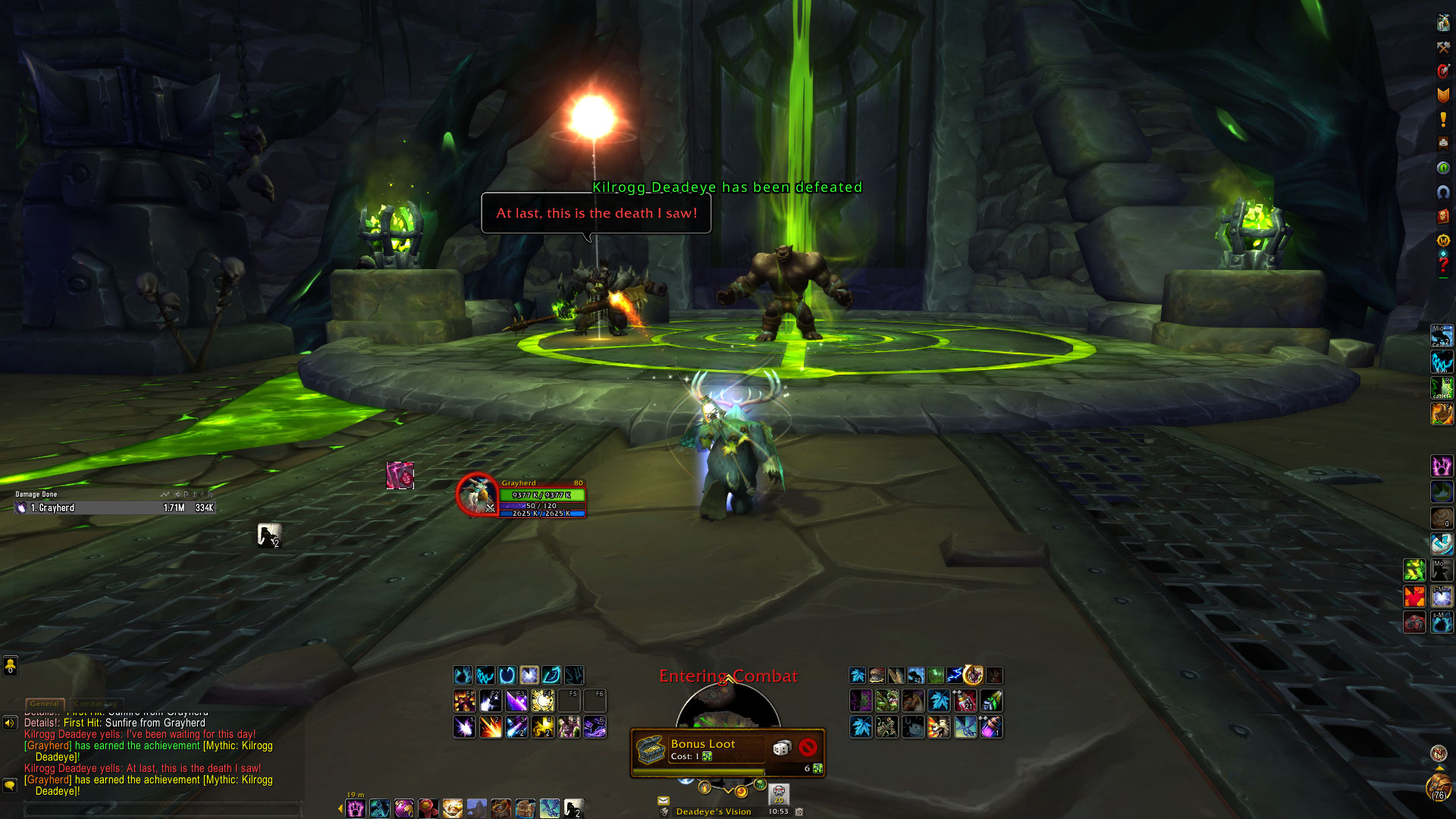Select the Grayherd player portrait frame

tap(476, 494)
